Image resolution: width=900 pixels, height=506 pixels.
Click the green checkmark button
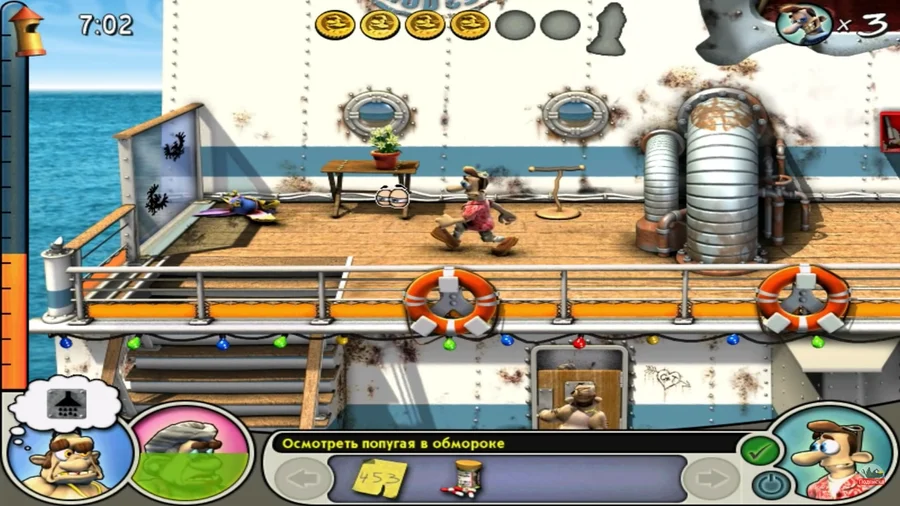tap(759, 452)
